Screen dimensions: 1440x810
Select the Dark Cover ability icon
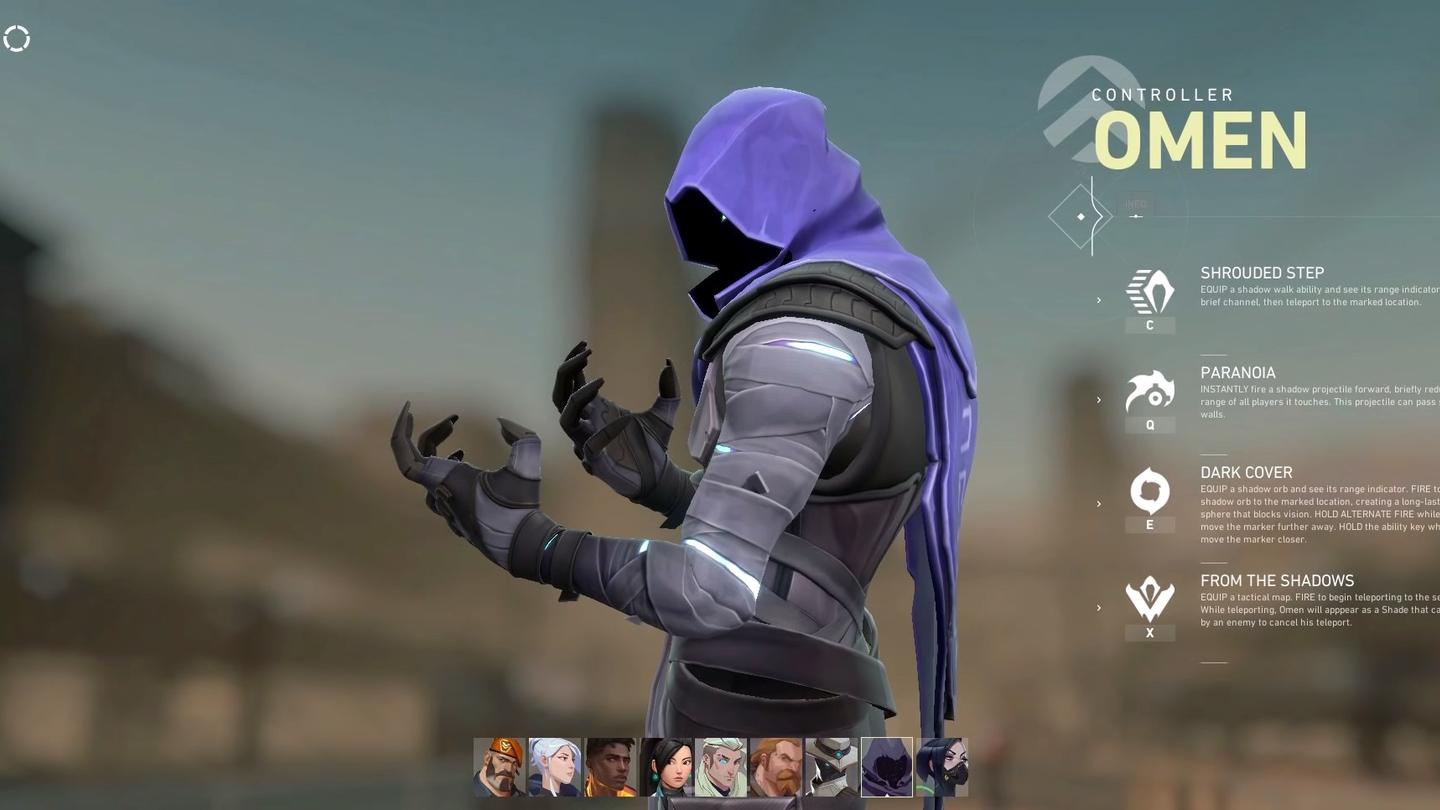[1149, 490]
